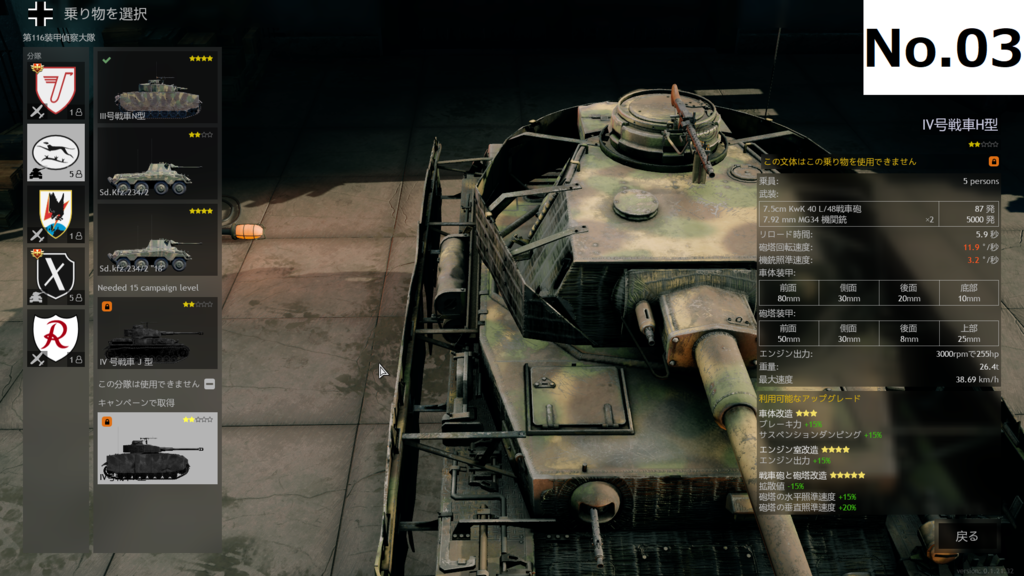The image size is (1024, 576).
Task: Choose the squad with the red V shield emblem
Action: (55, 90)
